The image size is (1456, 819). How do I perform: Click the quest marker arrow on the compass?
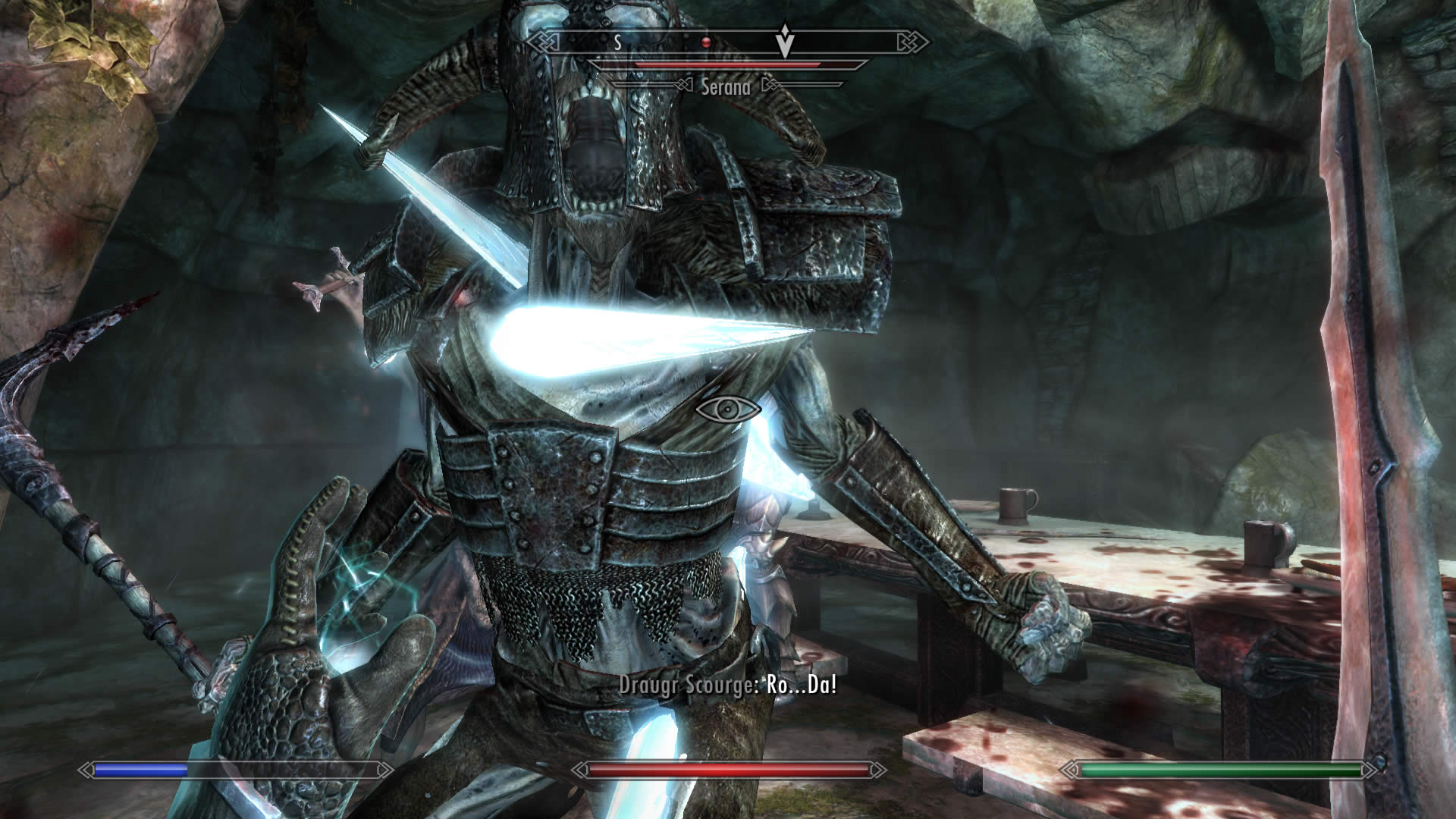click(785, 41)
